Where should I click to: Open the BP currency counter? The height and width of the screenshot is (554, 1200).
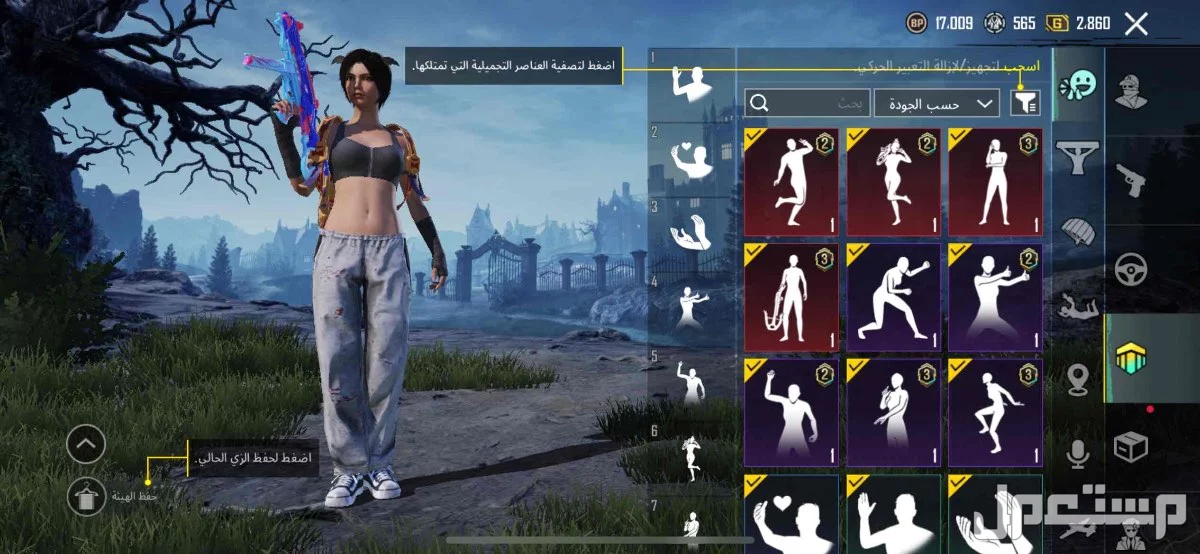click(x=941, y=23)
